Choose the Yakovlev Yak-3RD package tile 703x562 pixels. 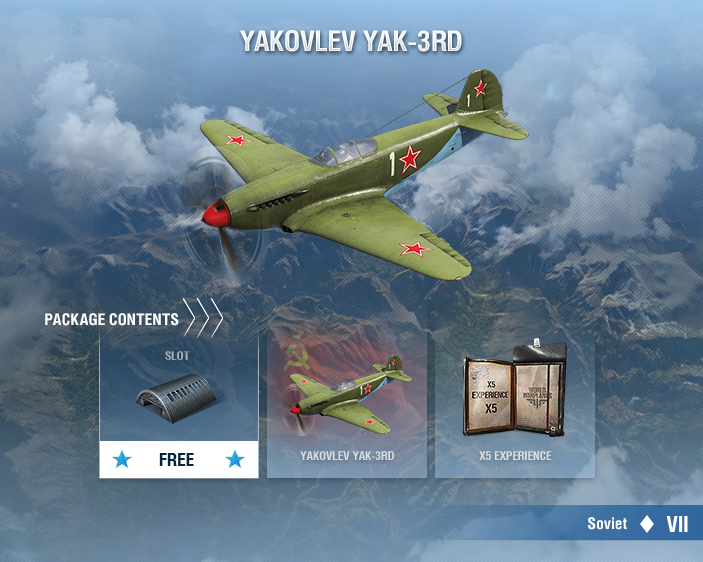pyautogui.click(x=347, y=405)
